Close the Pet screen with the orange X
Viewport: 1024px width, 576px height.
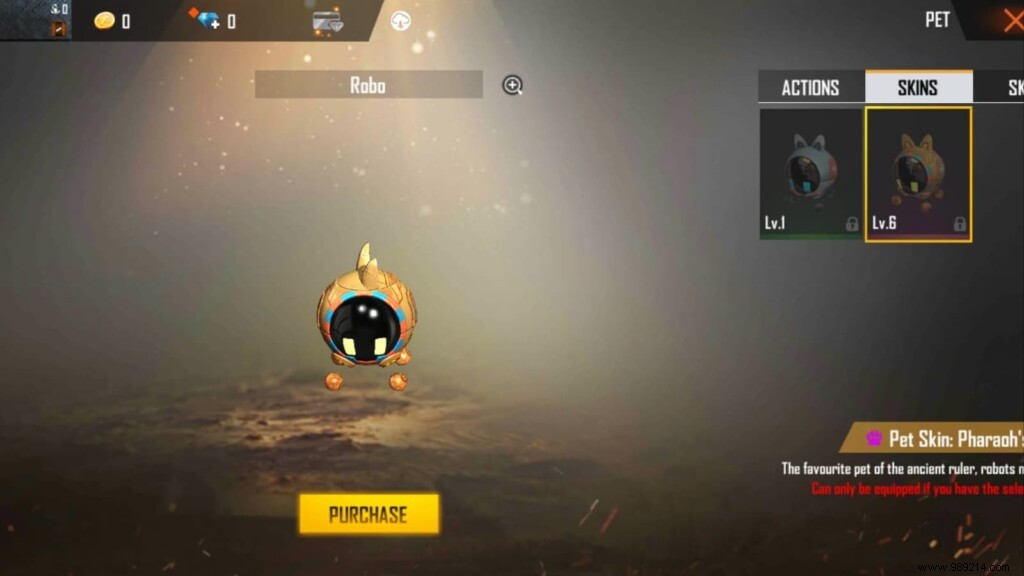(1009, 20)
